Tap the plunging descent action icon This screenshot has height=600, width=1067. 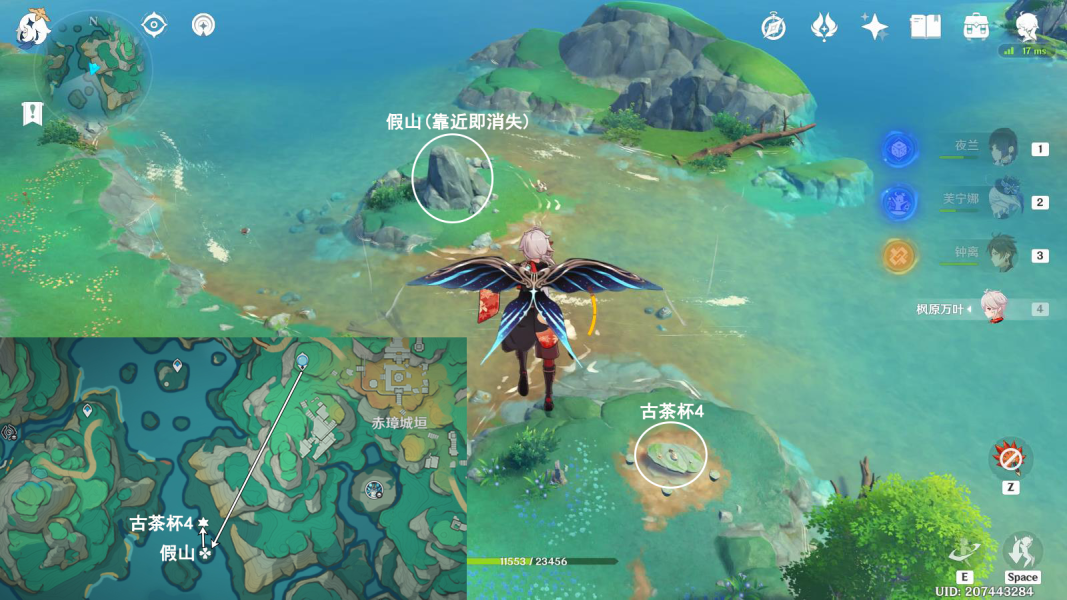point(1022,551)
